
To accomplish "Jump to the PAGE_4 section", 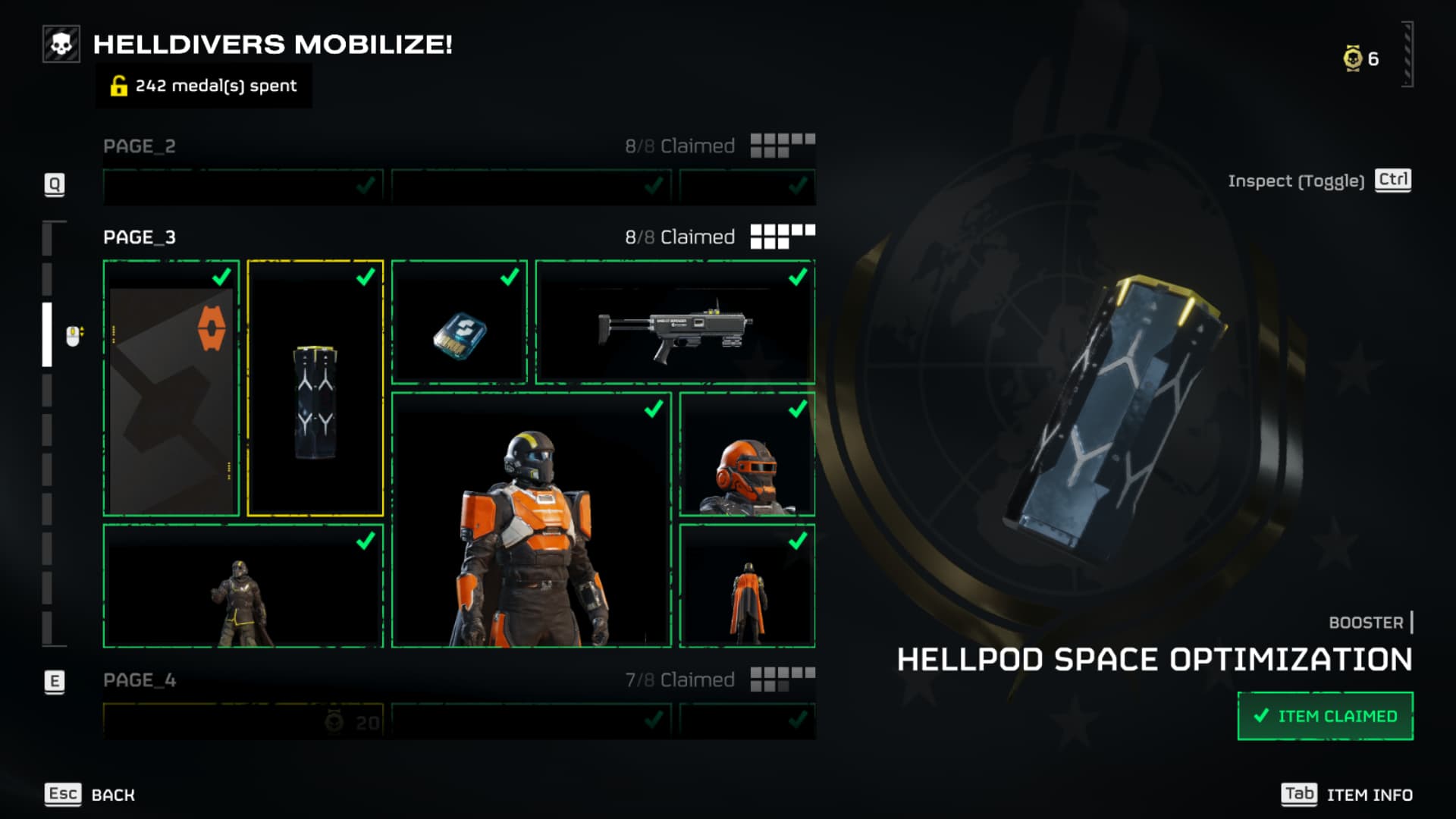I will coord(140,680).
